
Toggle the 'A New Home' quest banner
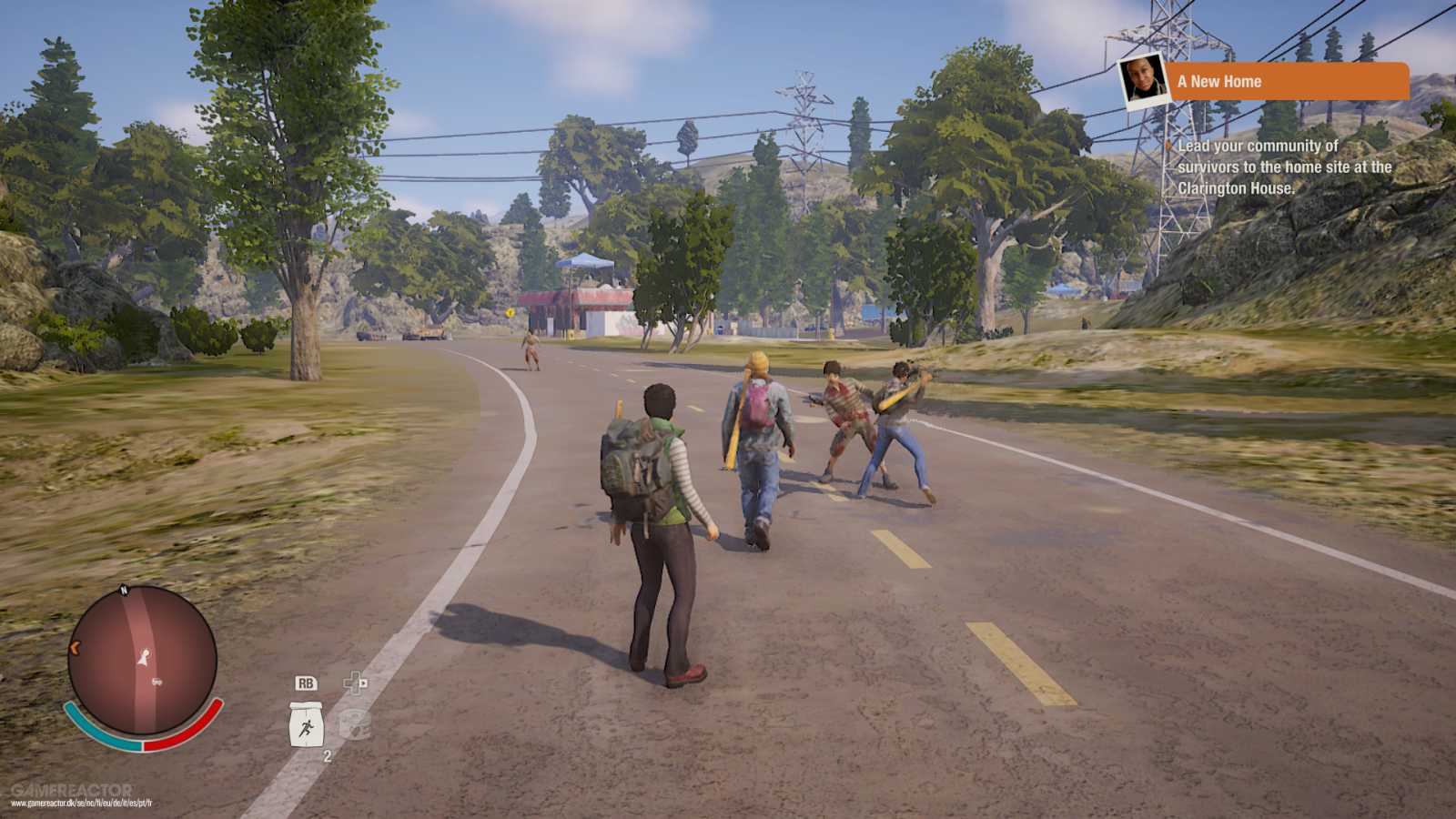tap(1292, 81)
